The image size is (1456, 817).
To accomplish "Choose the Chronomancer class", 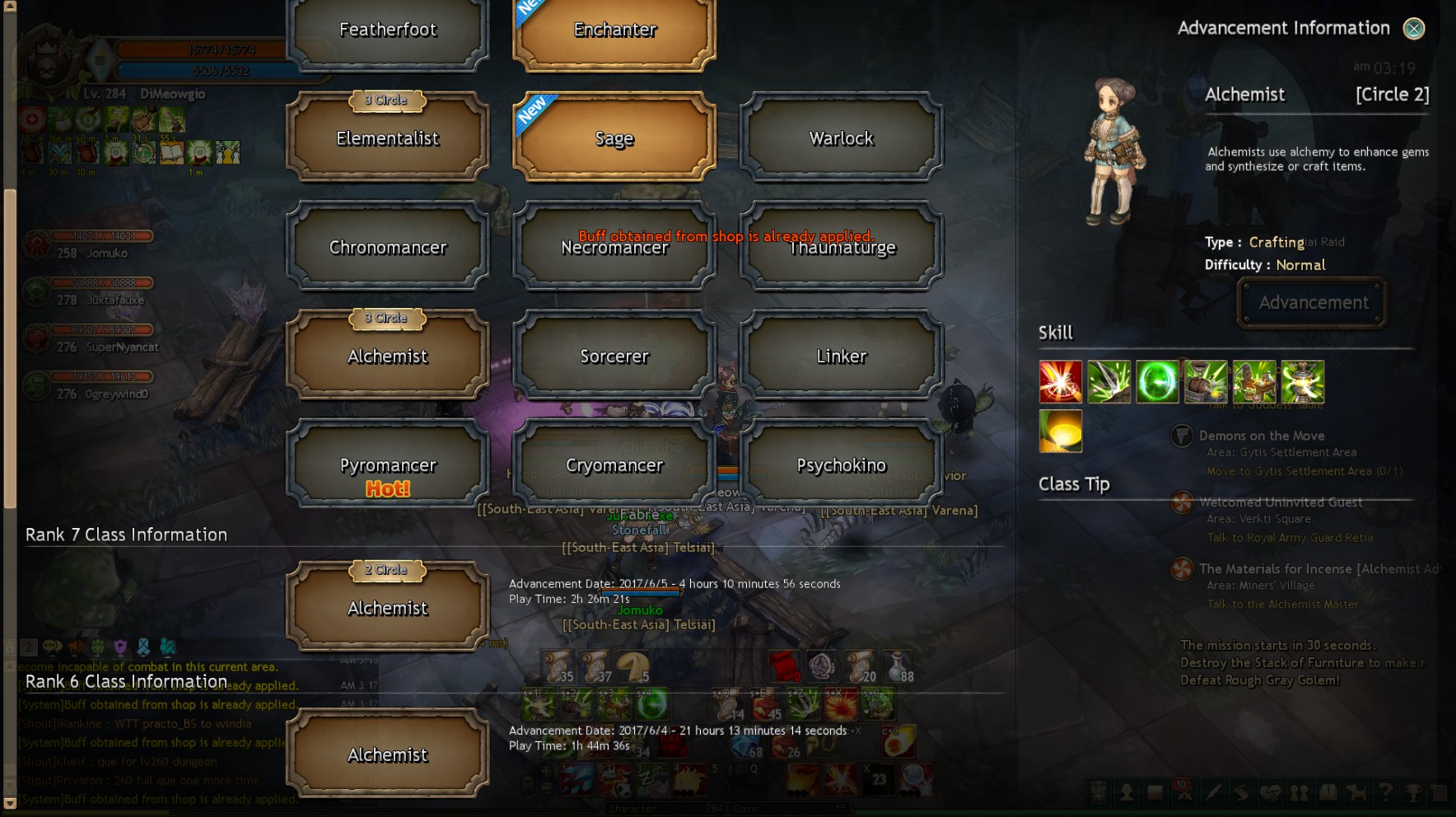I will (388, 247).
